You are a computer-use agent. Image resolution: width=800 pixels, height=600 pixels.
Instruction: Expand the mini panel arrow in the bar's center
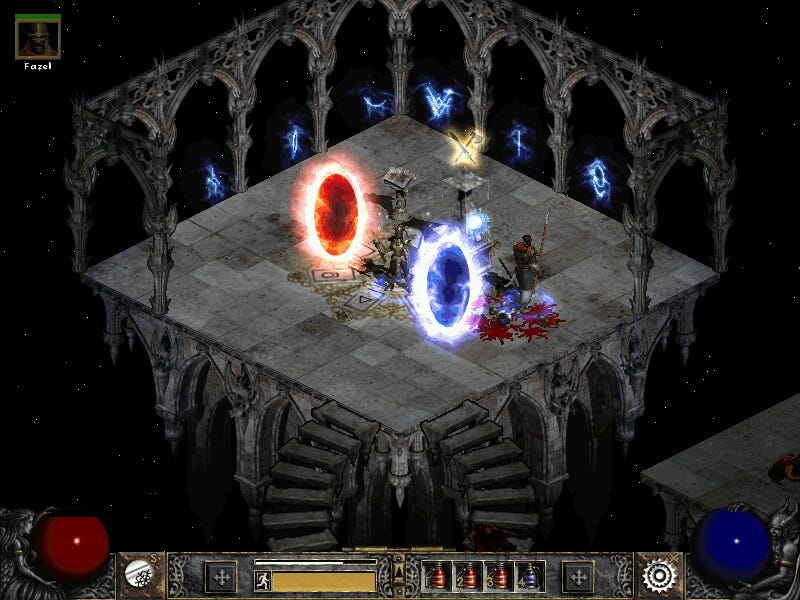(x=398, y=573)
